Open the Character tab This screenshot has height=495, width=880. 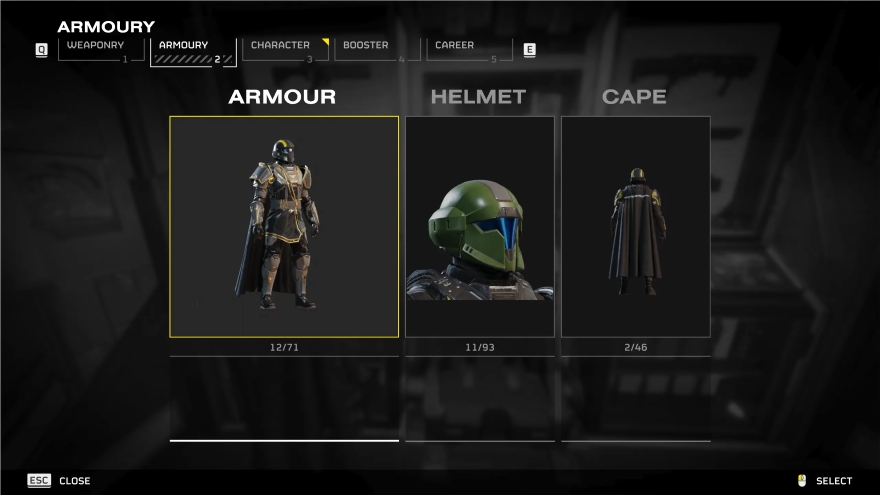(285, 50)
